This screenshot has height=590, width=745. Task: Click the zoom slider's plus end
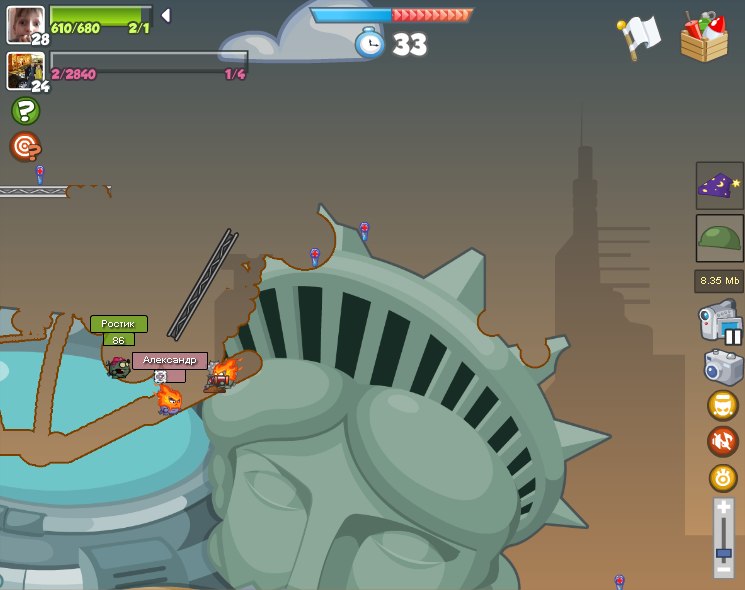click(x=723, y=508)
